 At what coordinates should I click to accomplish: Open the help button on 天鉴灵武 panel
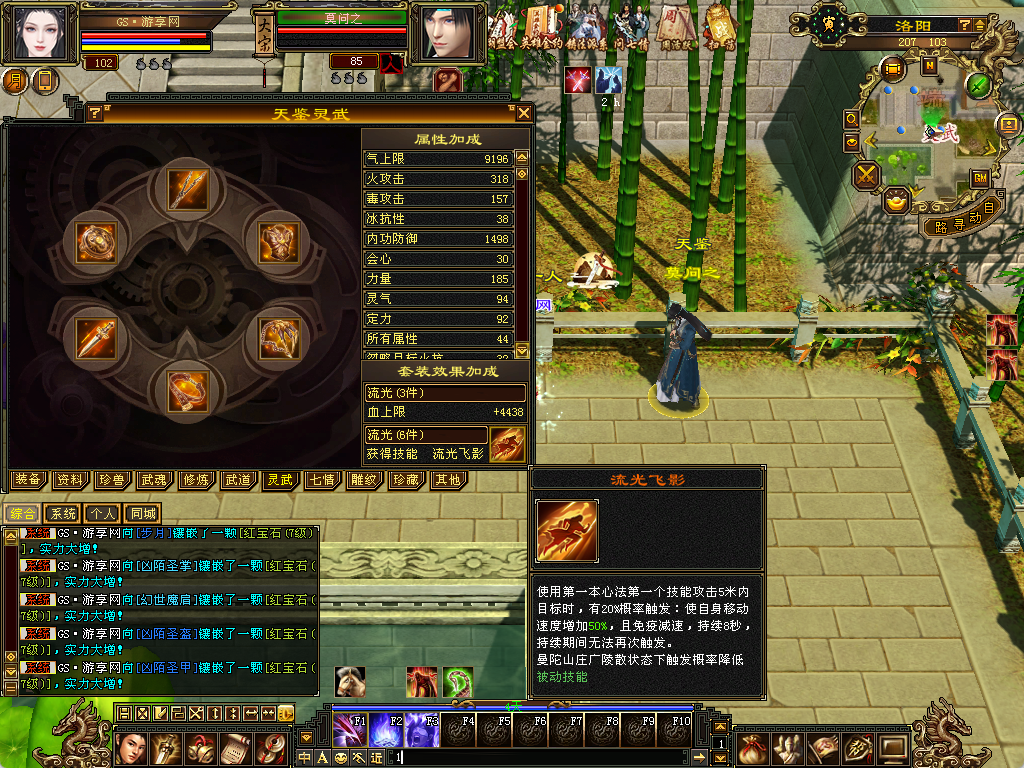click(x=94, y=113)
